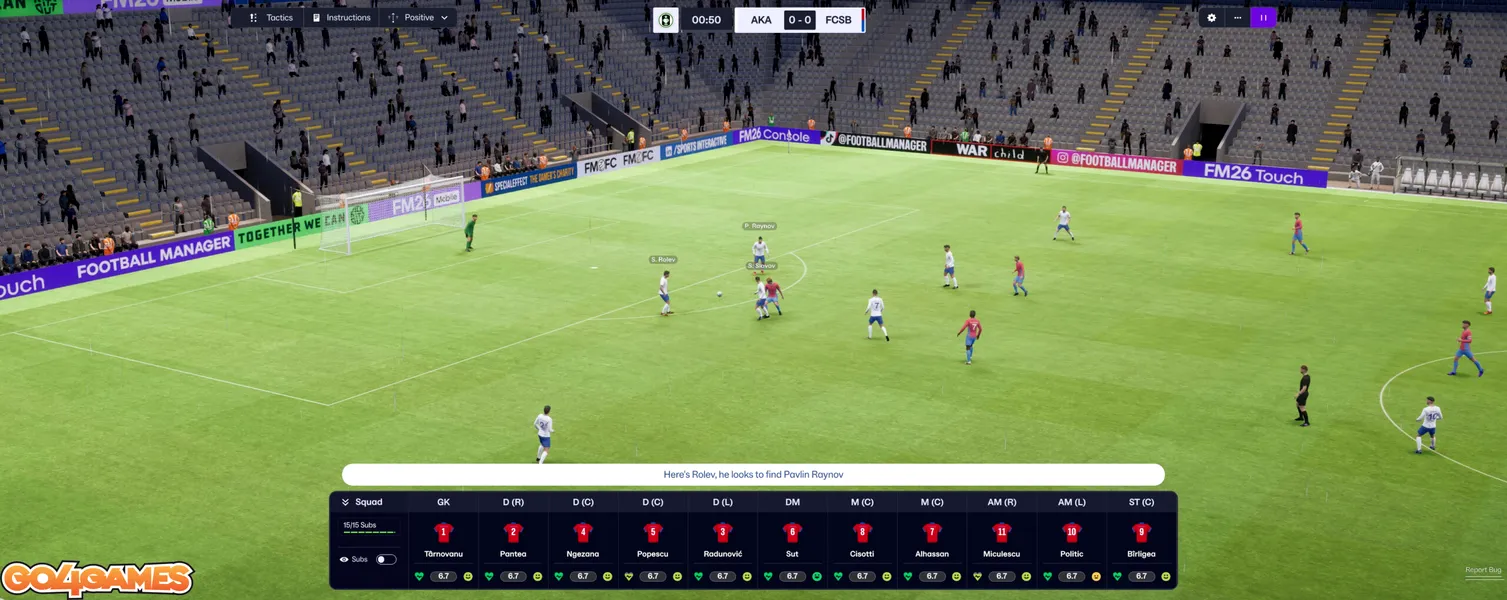This screenshot has width=1507, height=600.
Task: Expand the Positive mentality dropdown
Action: pyautogui.click(x=419, y=18)
